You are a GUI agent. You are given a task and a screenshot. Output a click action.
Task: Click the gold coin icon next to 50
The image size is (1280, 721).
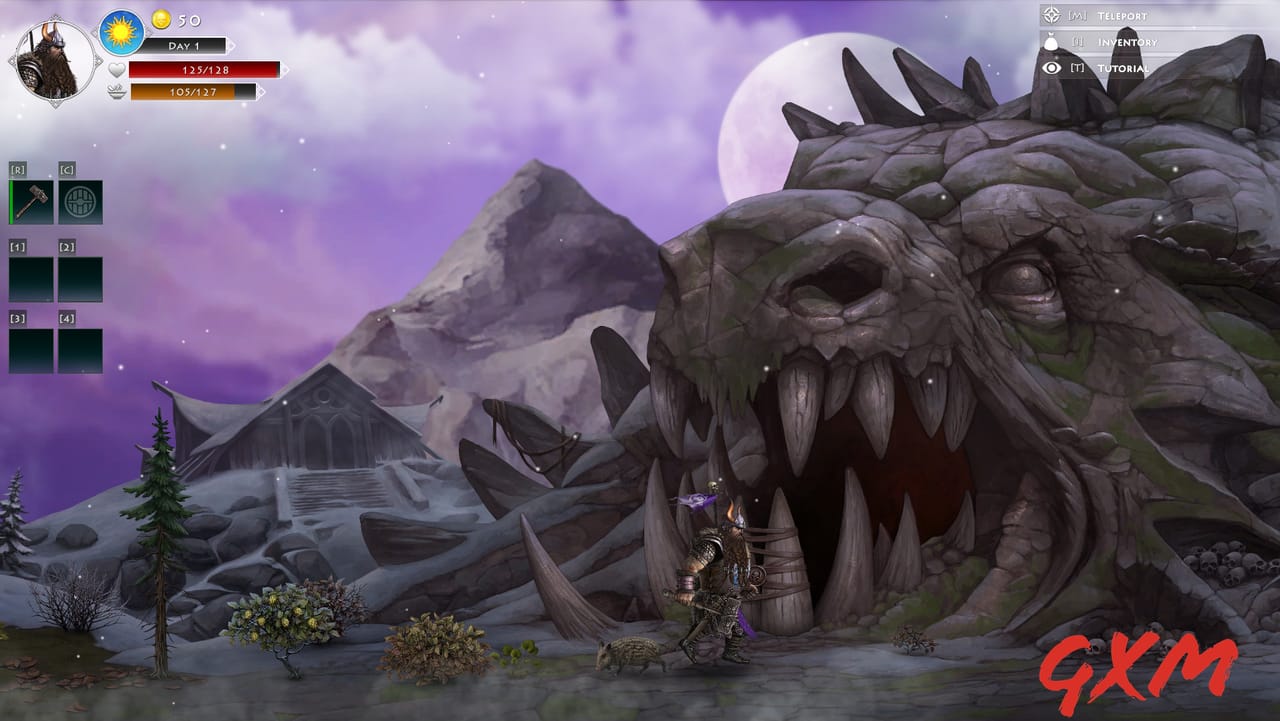163,19
